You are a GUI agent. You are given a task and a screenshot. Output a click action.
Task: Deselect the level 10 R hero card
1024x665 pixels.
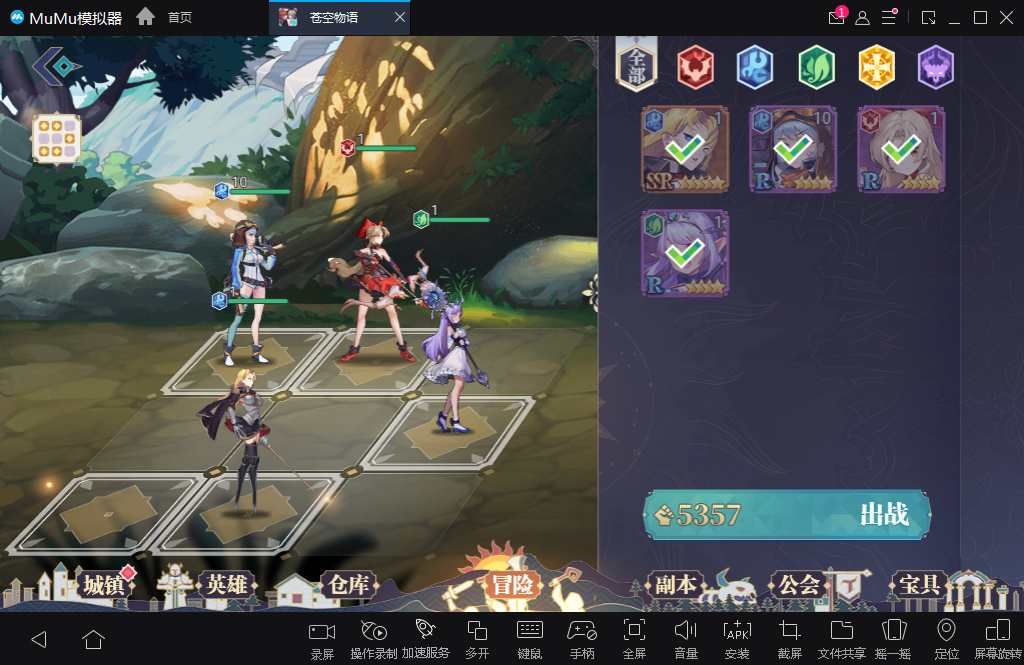click(x=793, y=149)
